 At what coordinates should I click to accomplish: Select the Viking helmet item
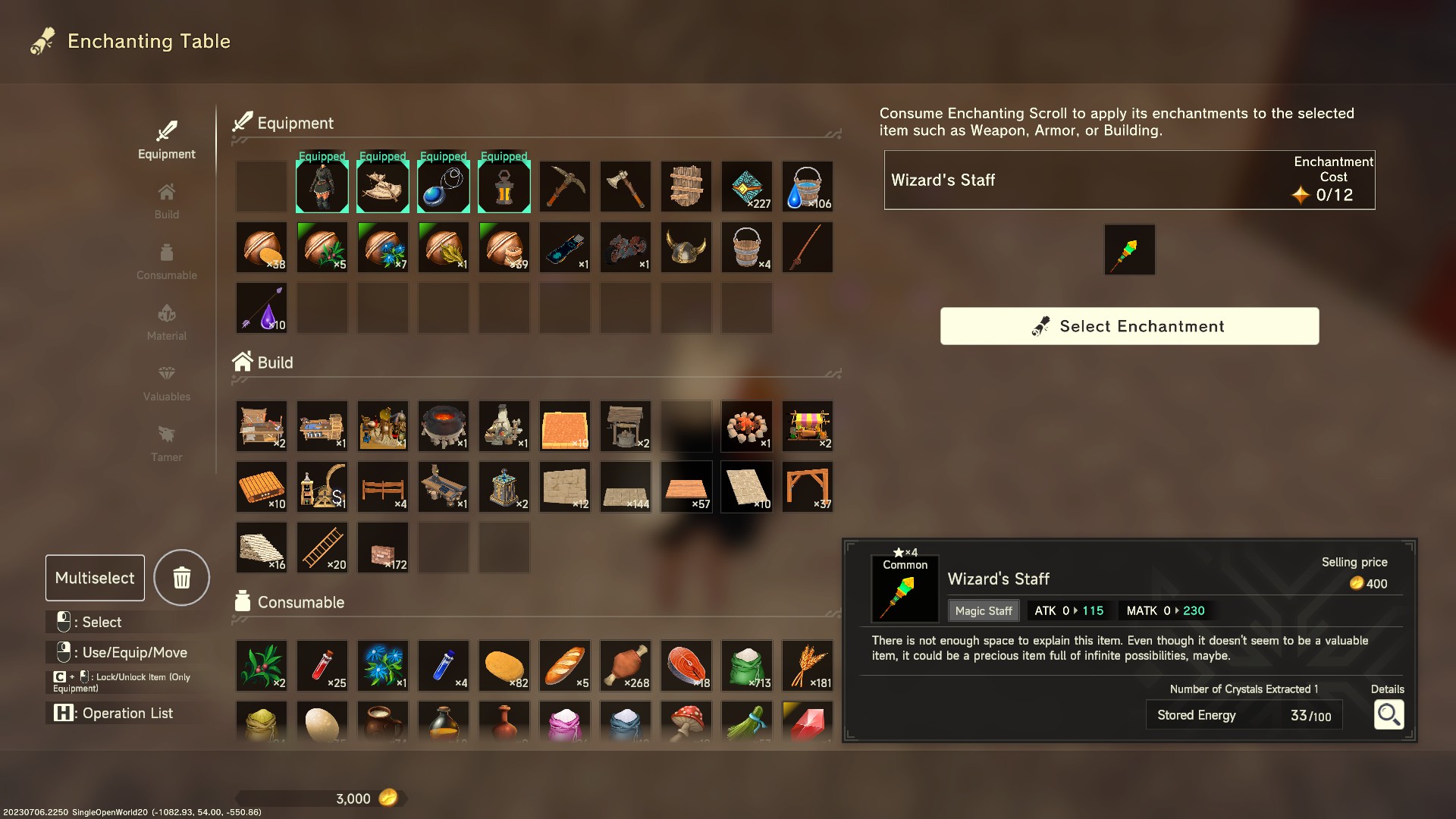[686, 246]
